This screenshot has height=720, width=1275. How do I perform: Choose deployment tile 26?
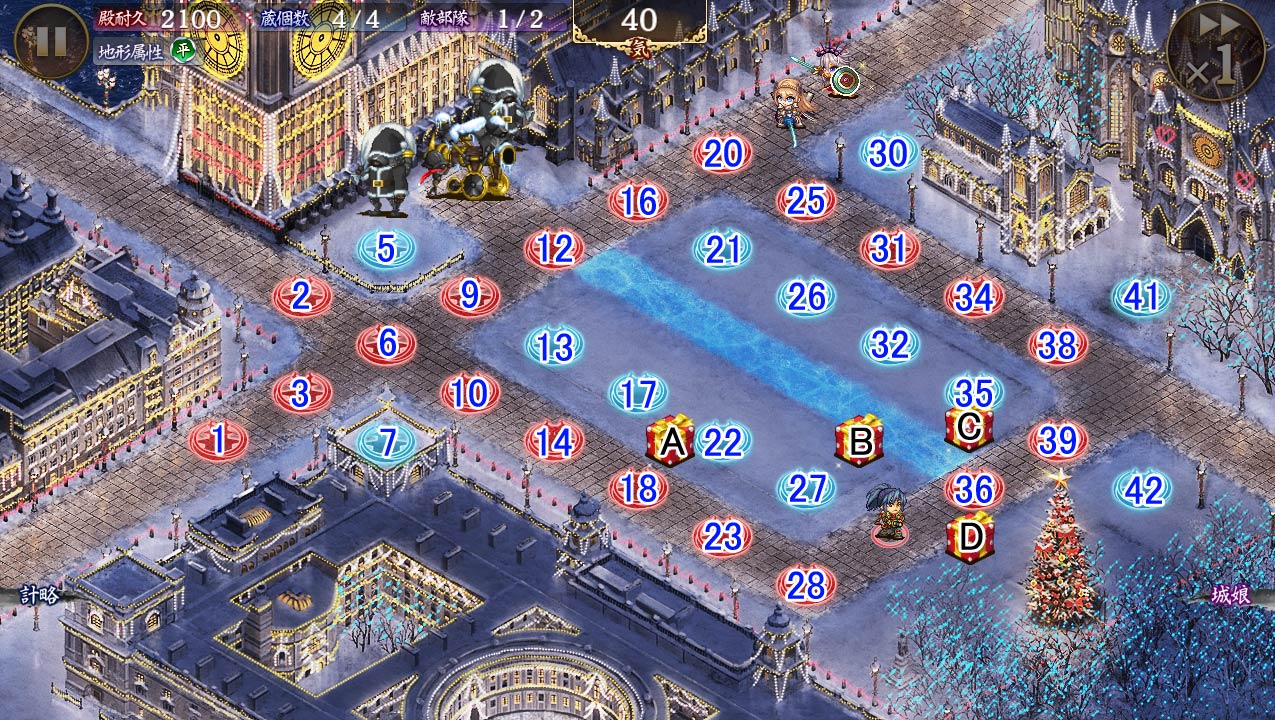tap(806, 297)
